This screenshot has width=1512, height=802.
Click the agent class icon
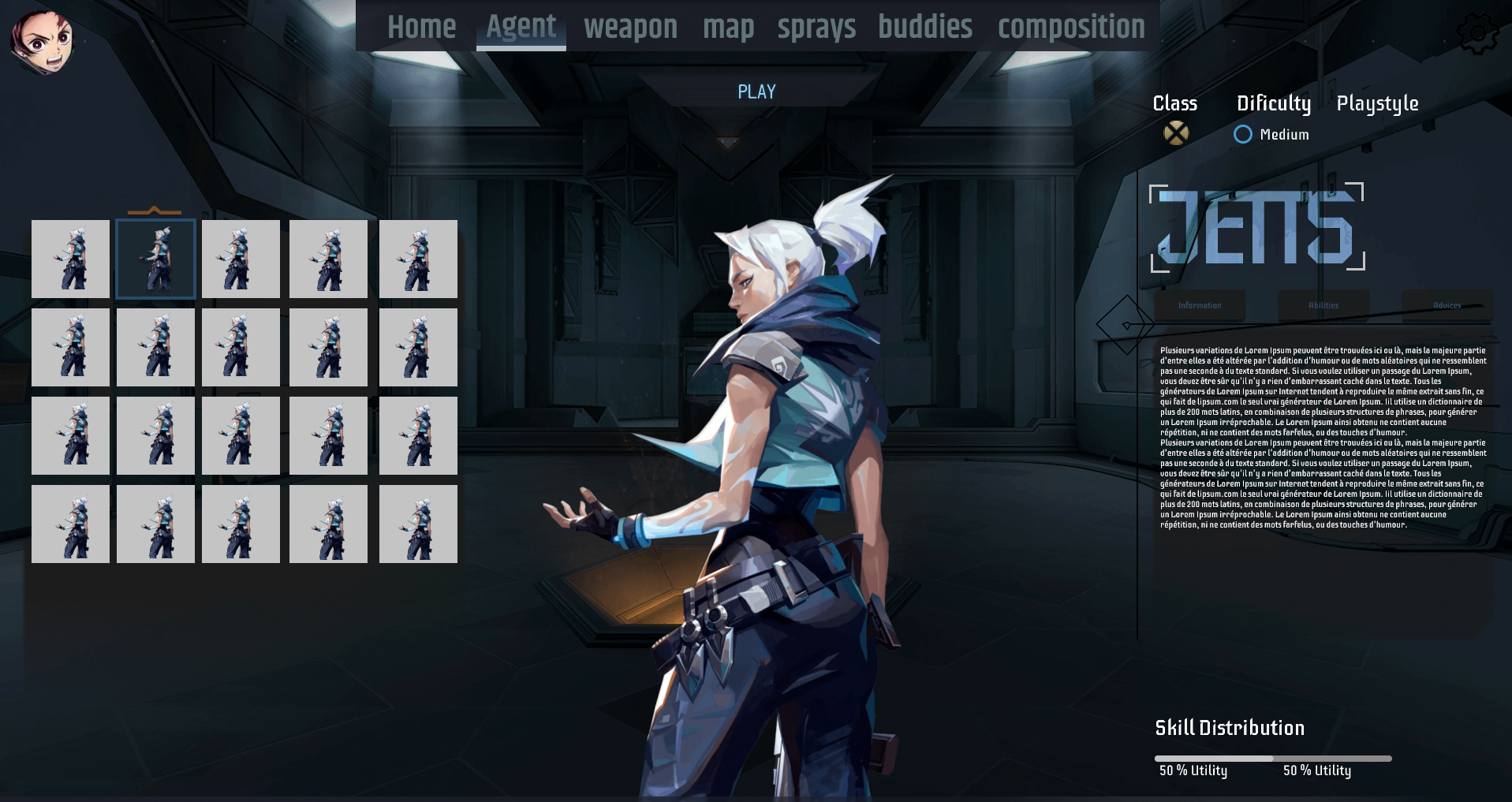point(1176,133)
